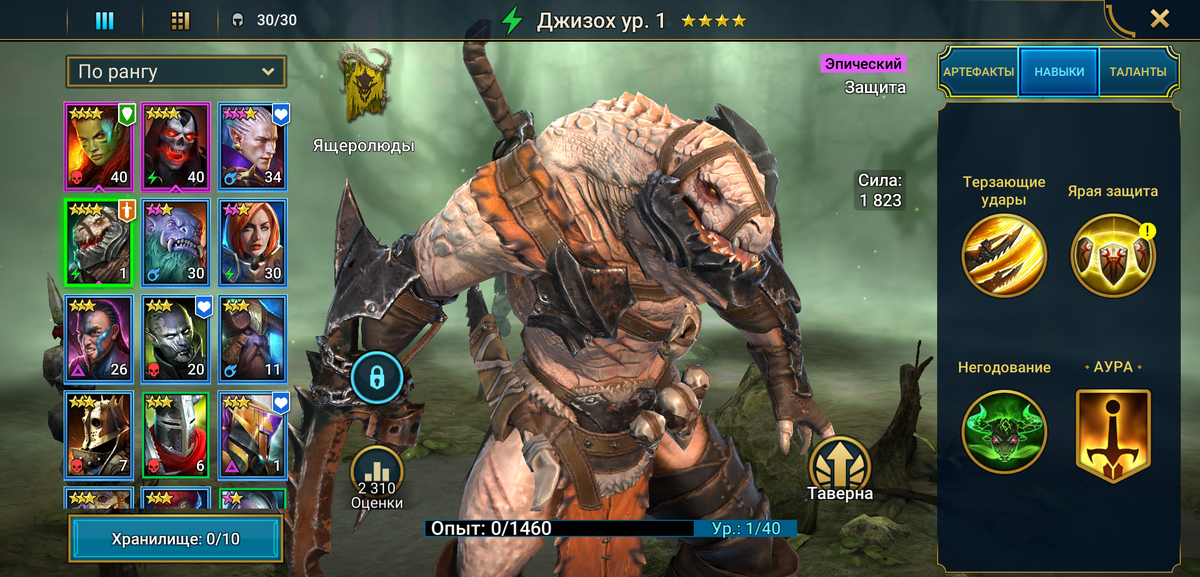
Task: Select the red-haired woman champion level 30
Action: (253, 242)
